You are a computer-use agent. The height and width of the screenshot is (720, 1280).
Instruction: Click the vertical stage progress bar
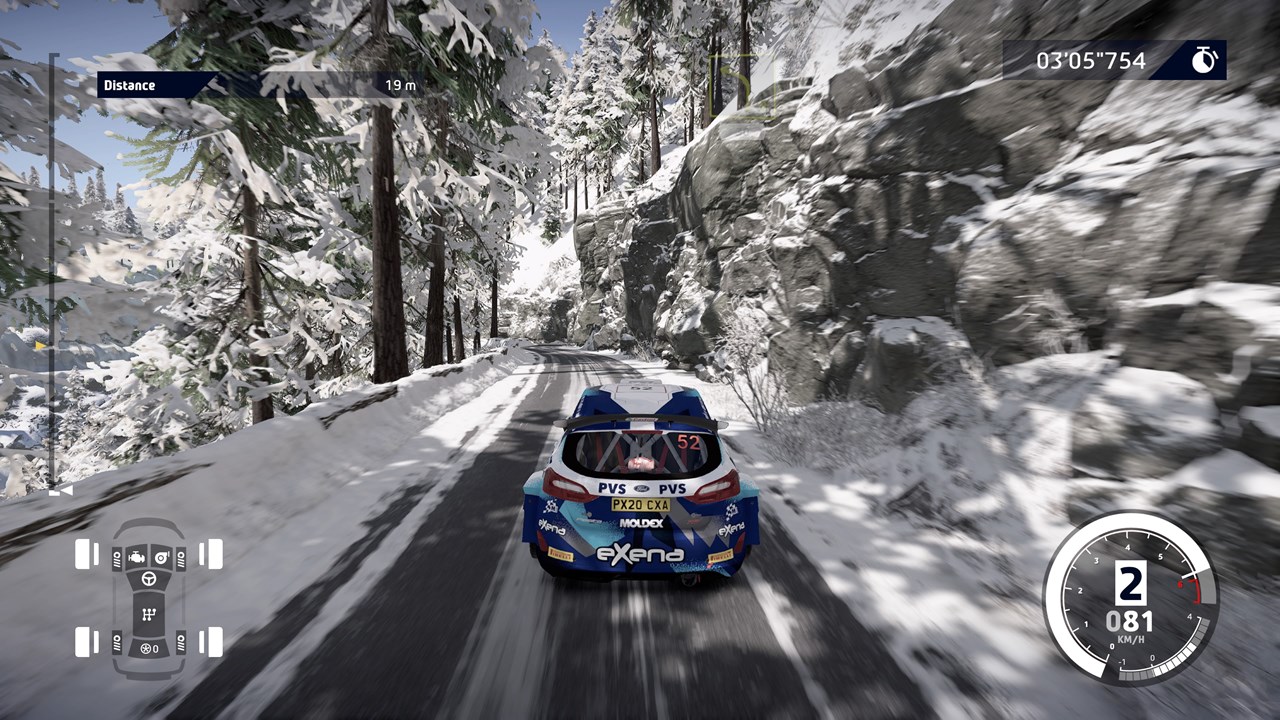pos(54,270)
